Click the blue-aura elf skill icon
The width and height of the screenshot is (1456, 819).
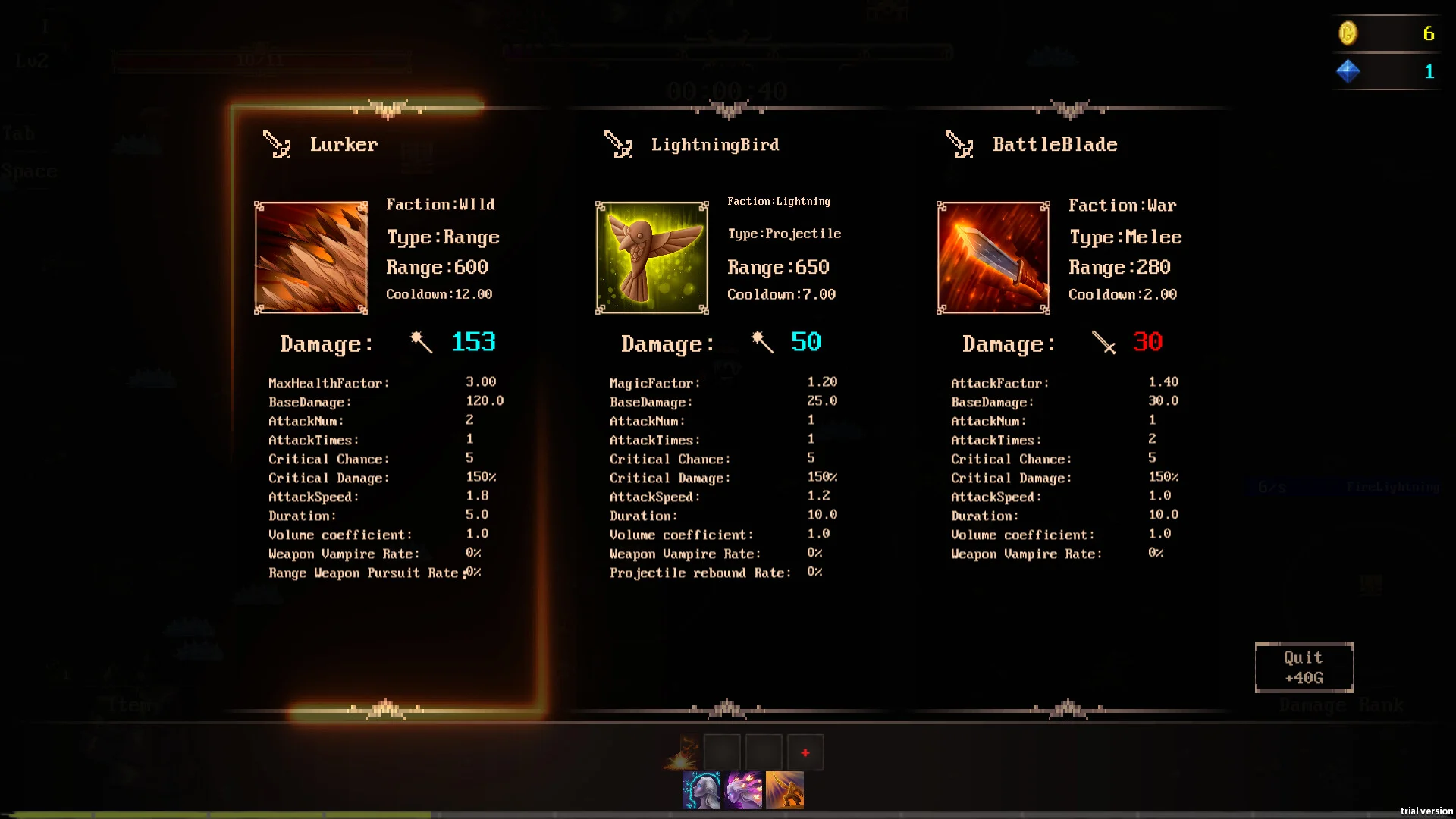tap(701, 791)
